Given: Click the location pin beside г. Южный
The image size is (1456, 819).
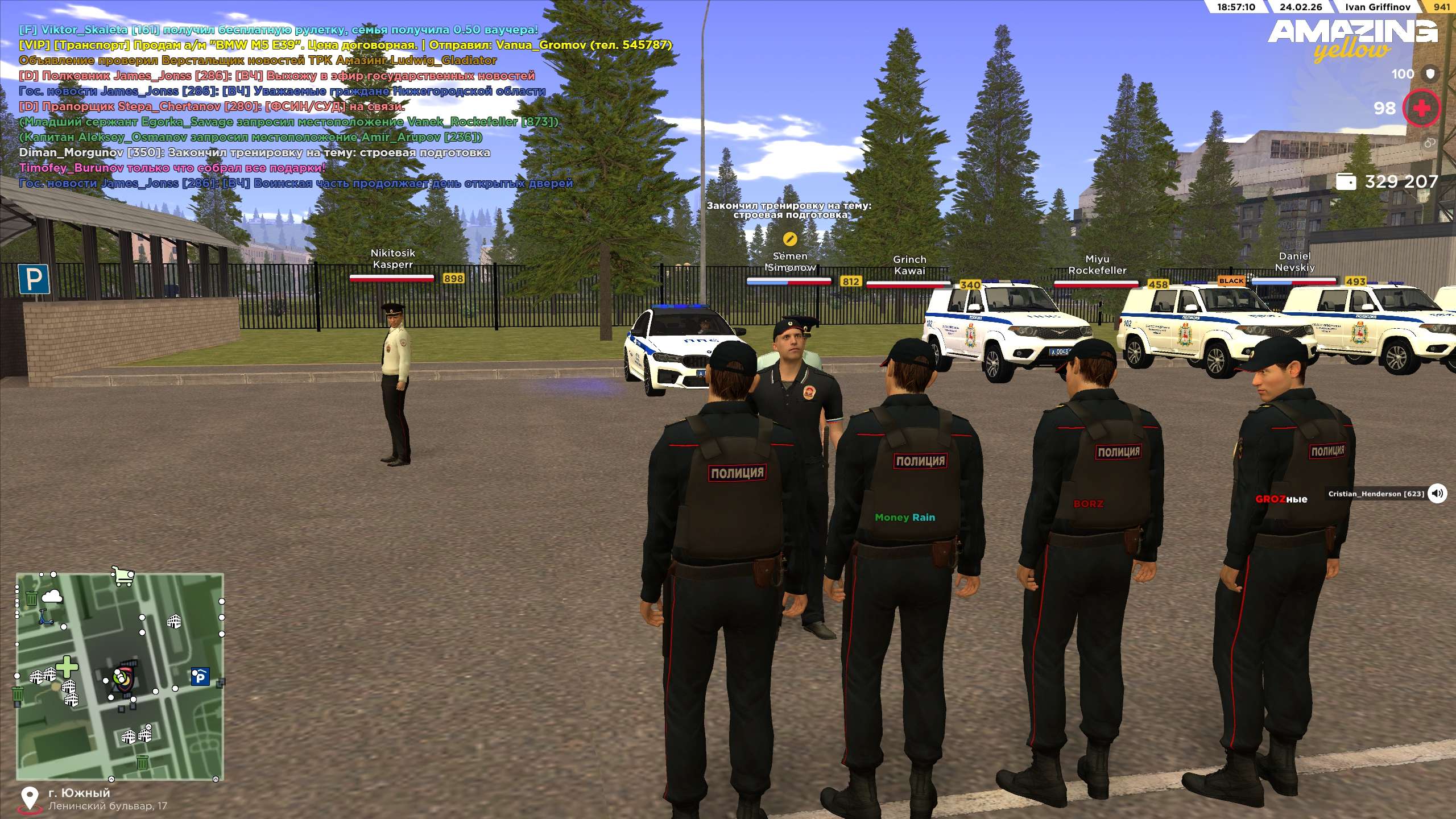Looking at the screenshot, I should click(x=28, y=799).
